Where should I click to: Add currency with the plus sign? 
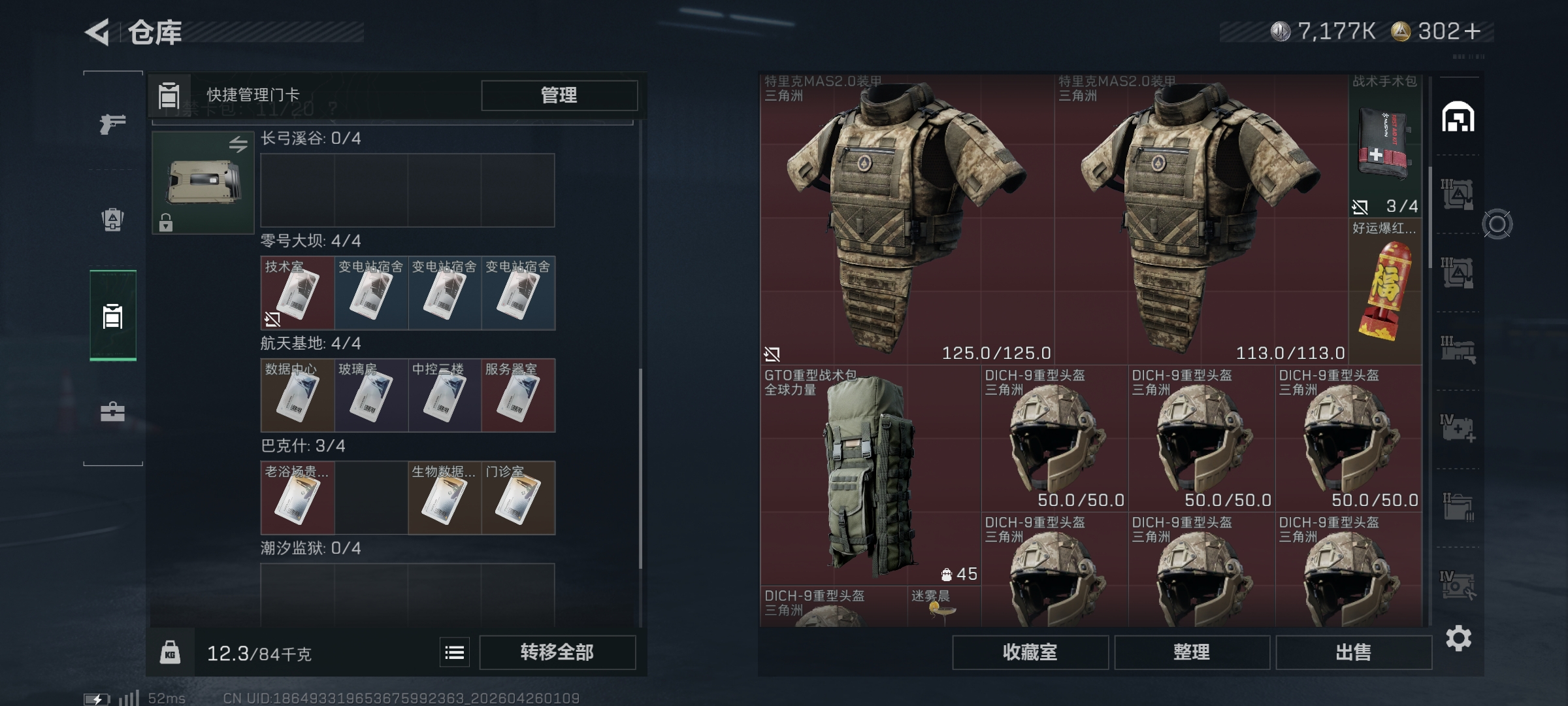(1473, 31)
